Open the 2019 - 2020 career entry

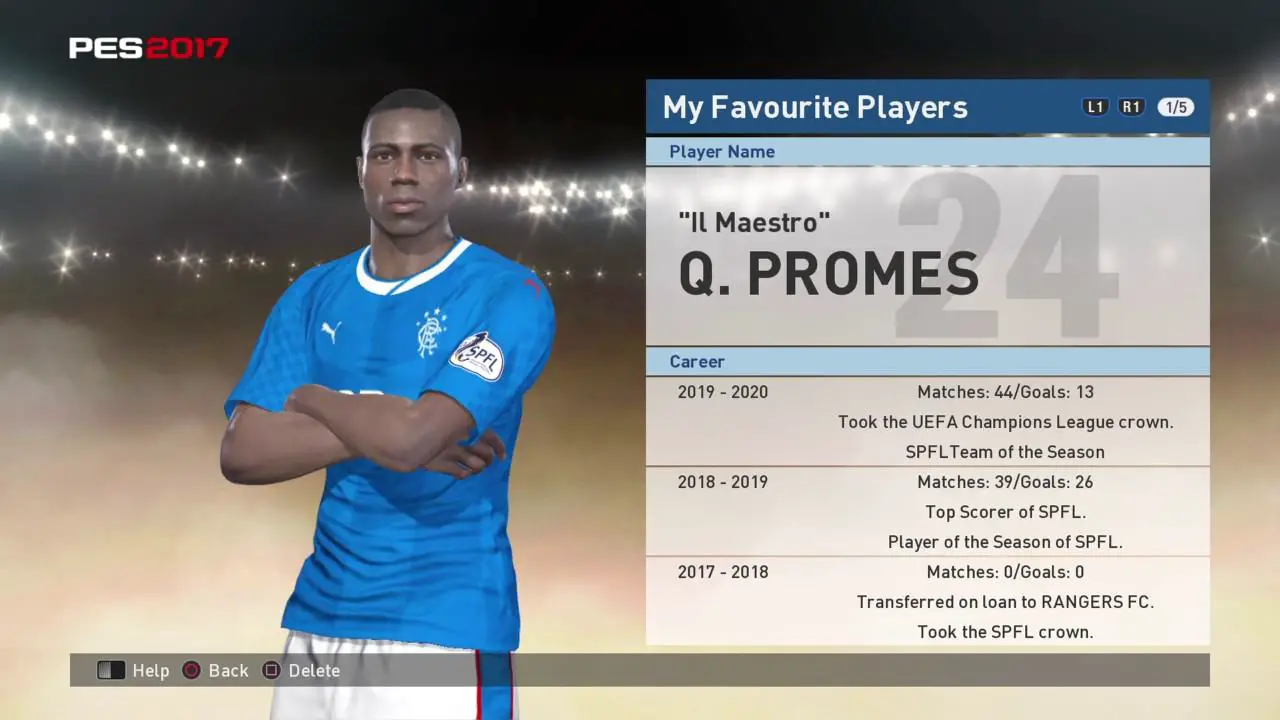[723, 392]
